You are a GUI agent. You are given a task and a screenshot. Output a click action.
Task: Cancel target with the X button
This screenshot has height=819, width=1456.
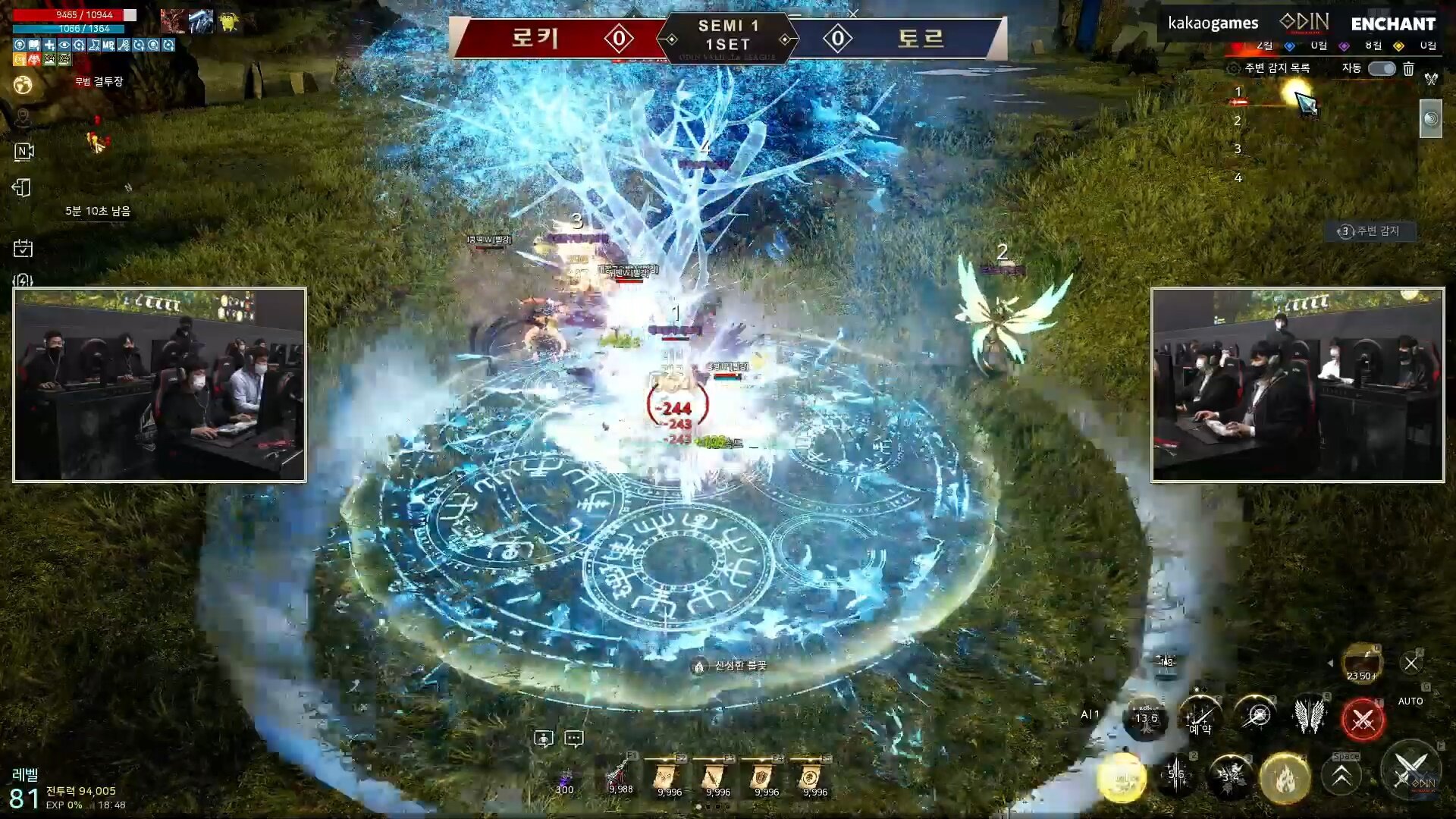pyautogui.click(x=1410, y=664)
